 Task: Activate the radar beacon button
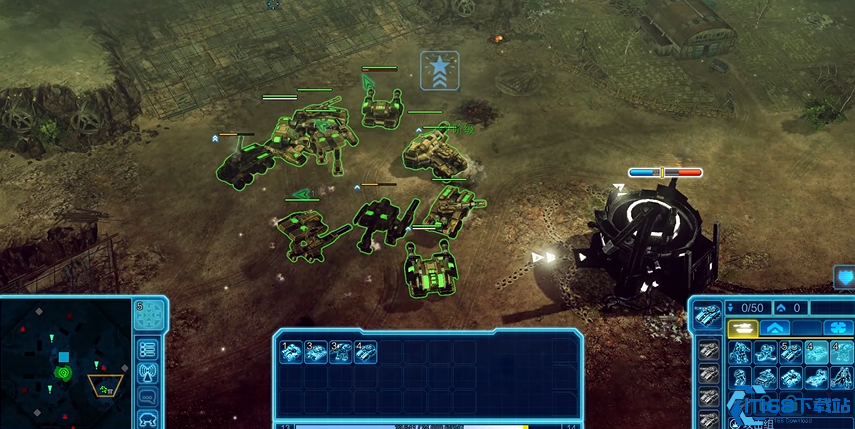(x=148, y=373)
